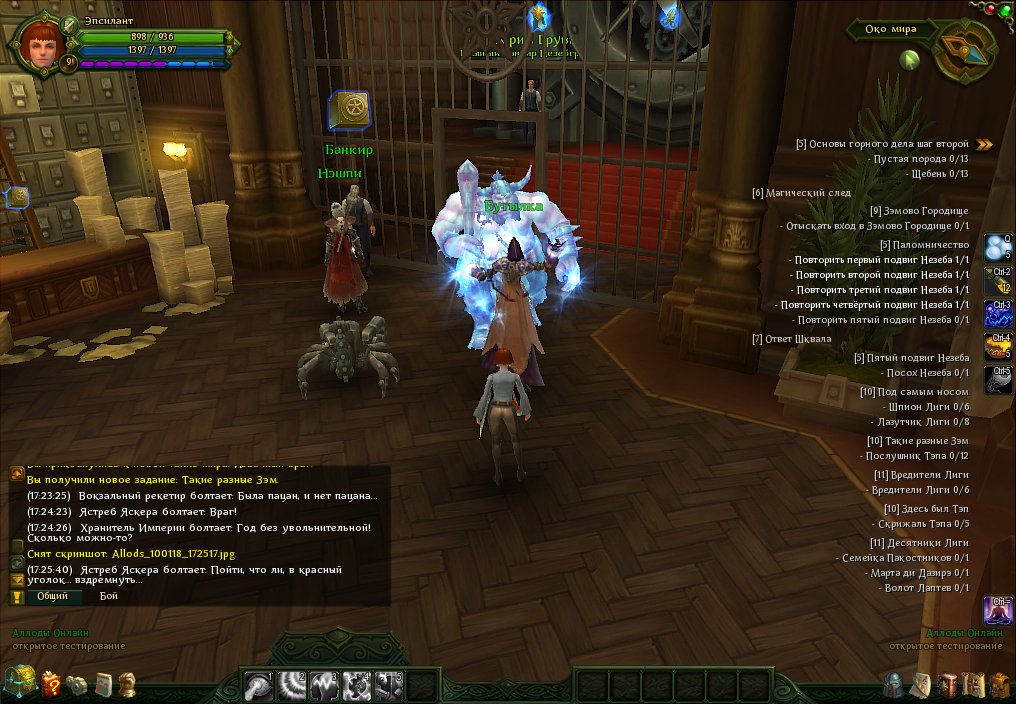Viewport: 1016px width, 704px height.
Task: Click the red gem window button
Action: (989, 8)
